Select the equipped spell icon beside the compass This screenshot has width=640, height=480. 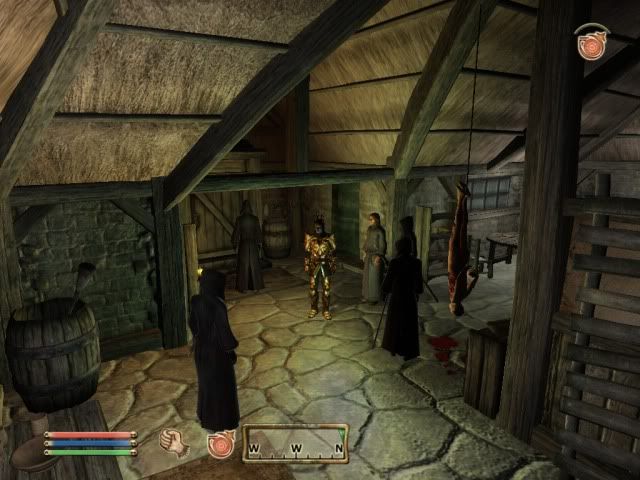point(219,443)
